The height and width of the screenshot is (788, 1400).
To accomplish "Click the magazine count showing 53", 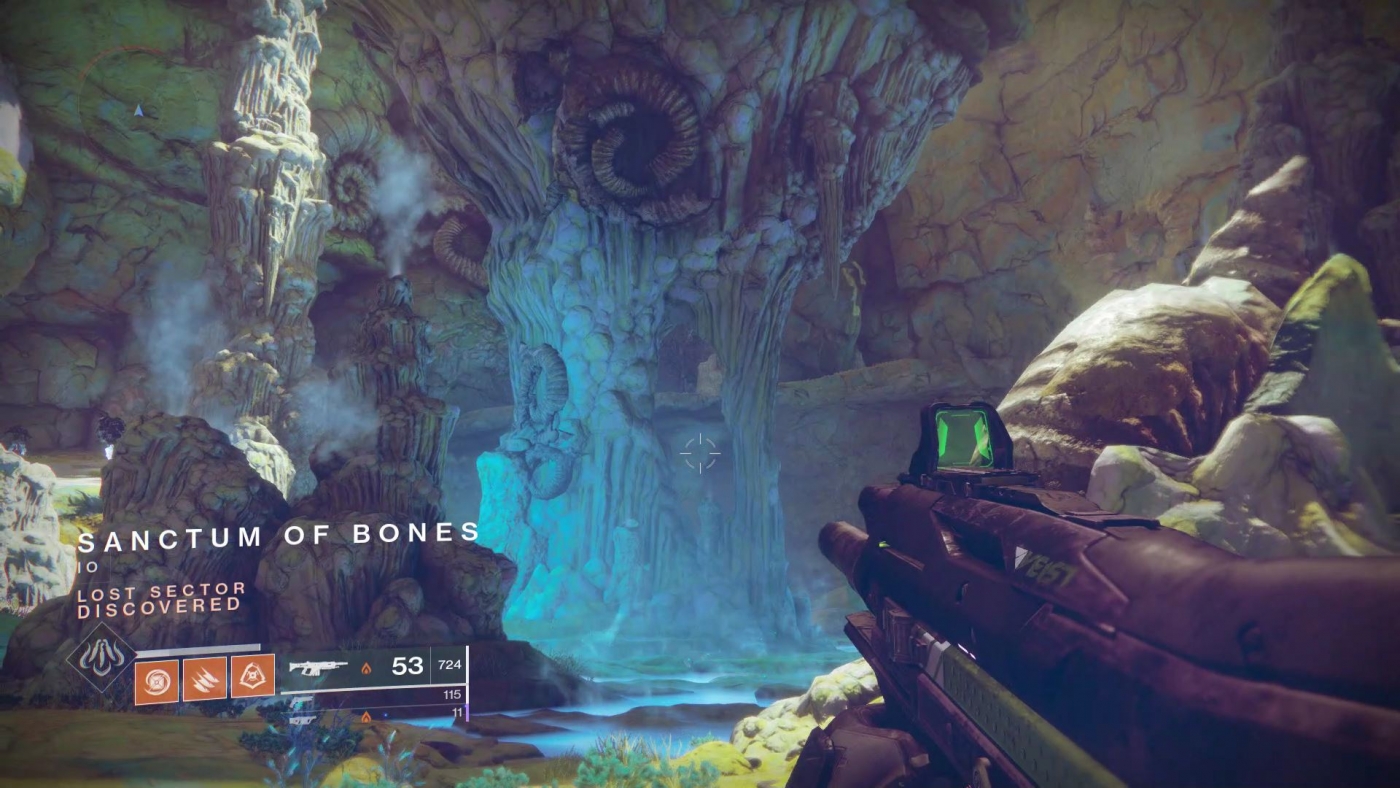I will pos(407,665).
